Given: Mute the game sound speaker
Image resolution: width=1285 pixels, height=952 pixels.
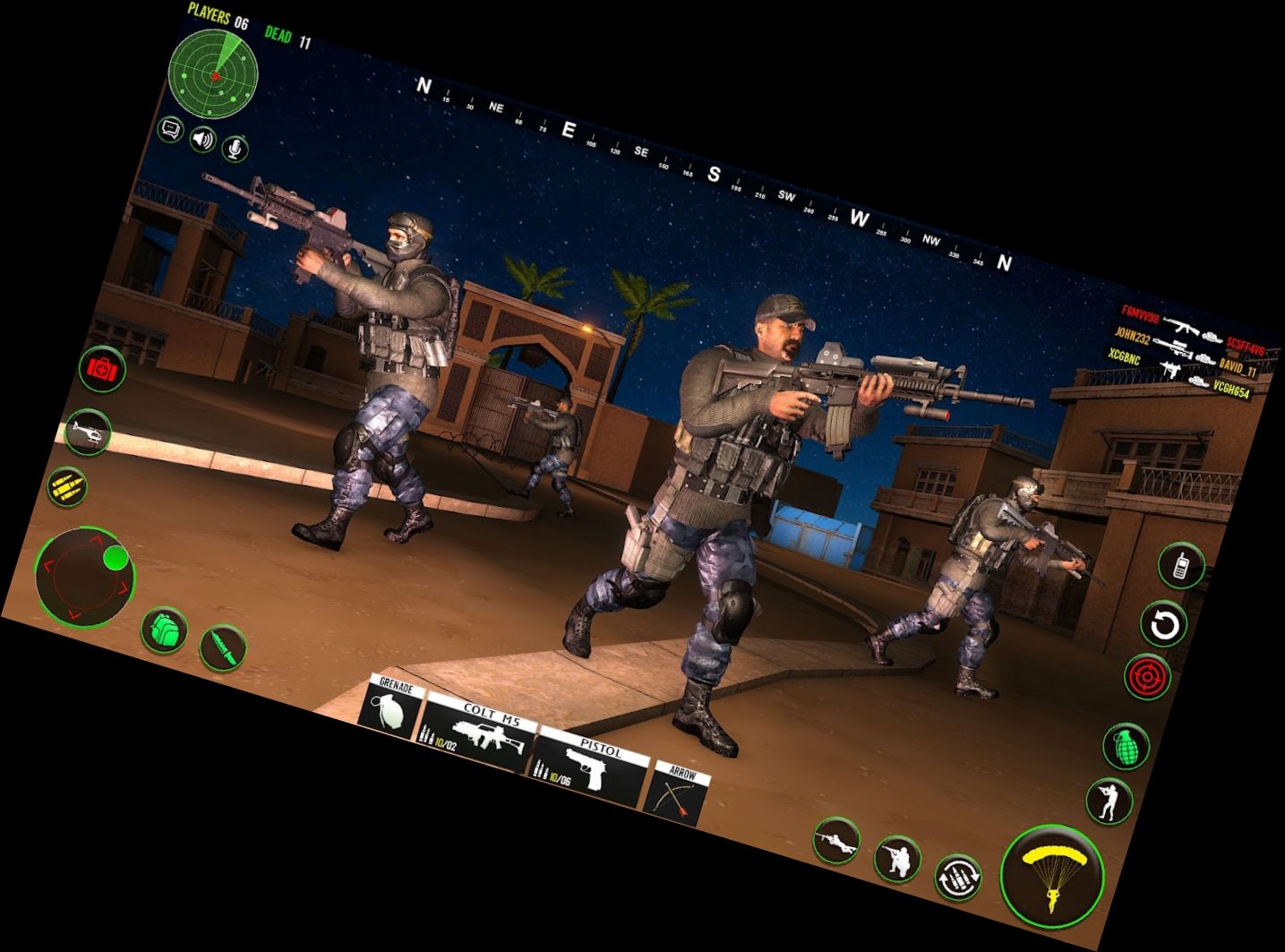Looking at the screenshot, I should tap(202, 140).
